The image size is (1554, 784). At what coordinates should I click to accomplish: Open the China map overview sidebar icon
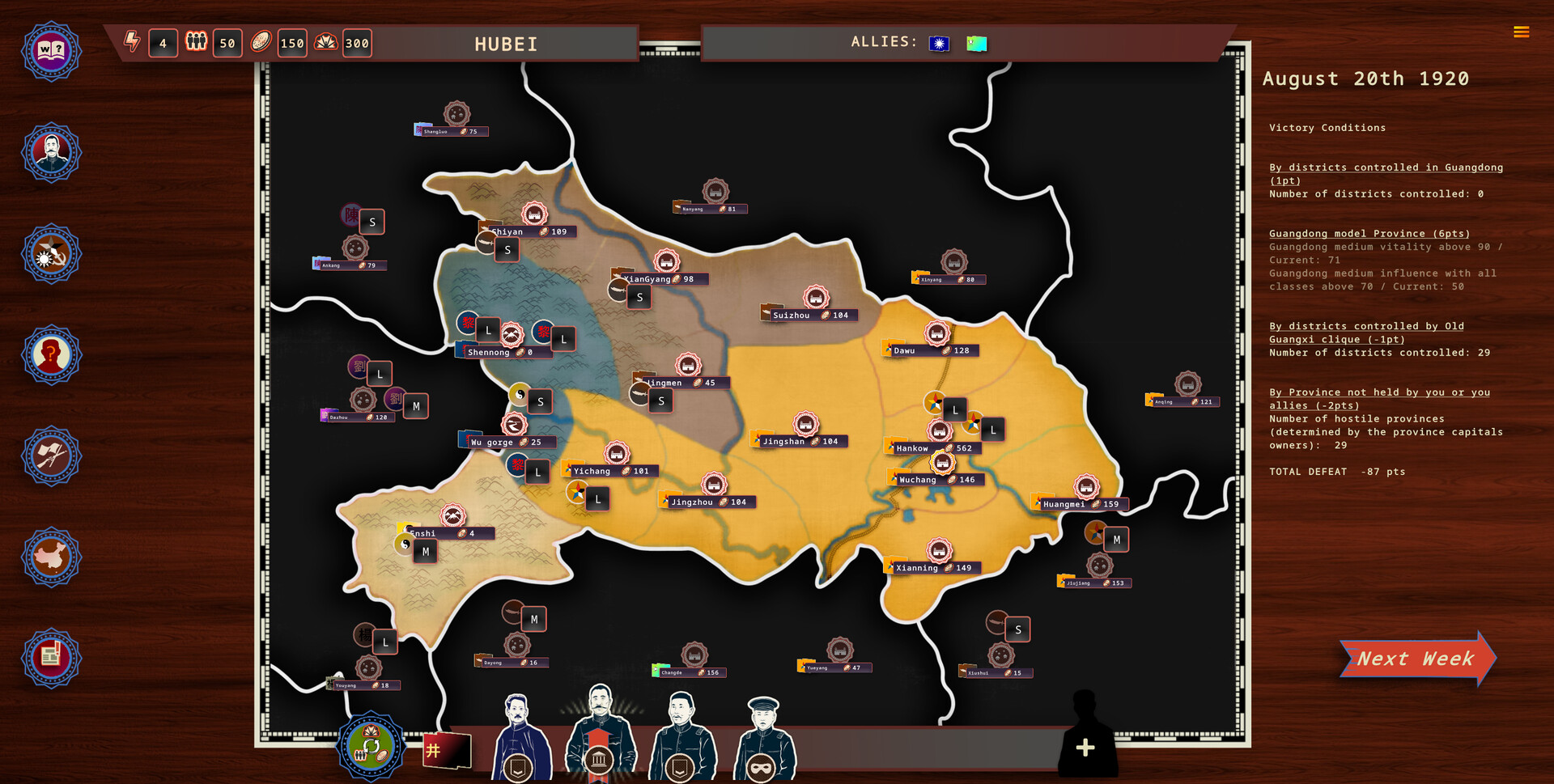[51, 557]
